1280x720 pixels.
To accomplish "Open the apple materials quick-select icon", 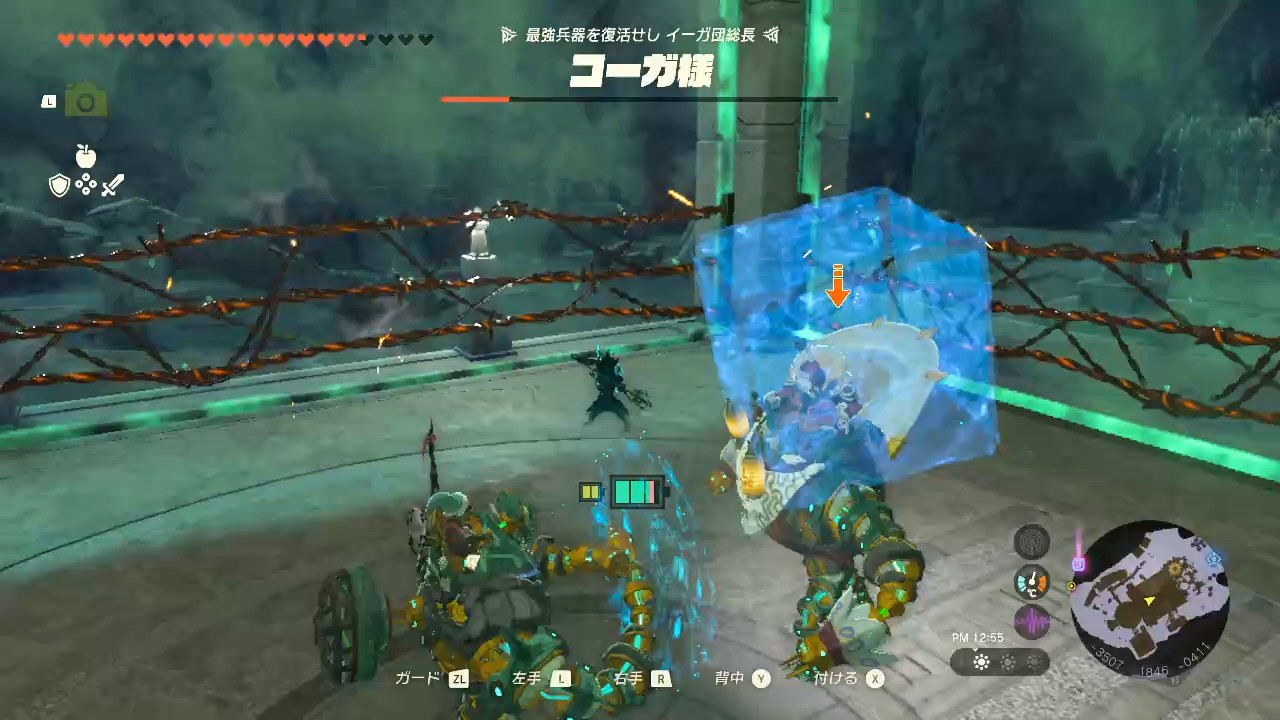I will pos(86,156).
